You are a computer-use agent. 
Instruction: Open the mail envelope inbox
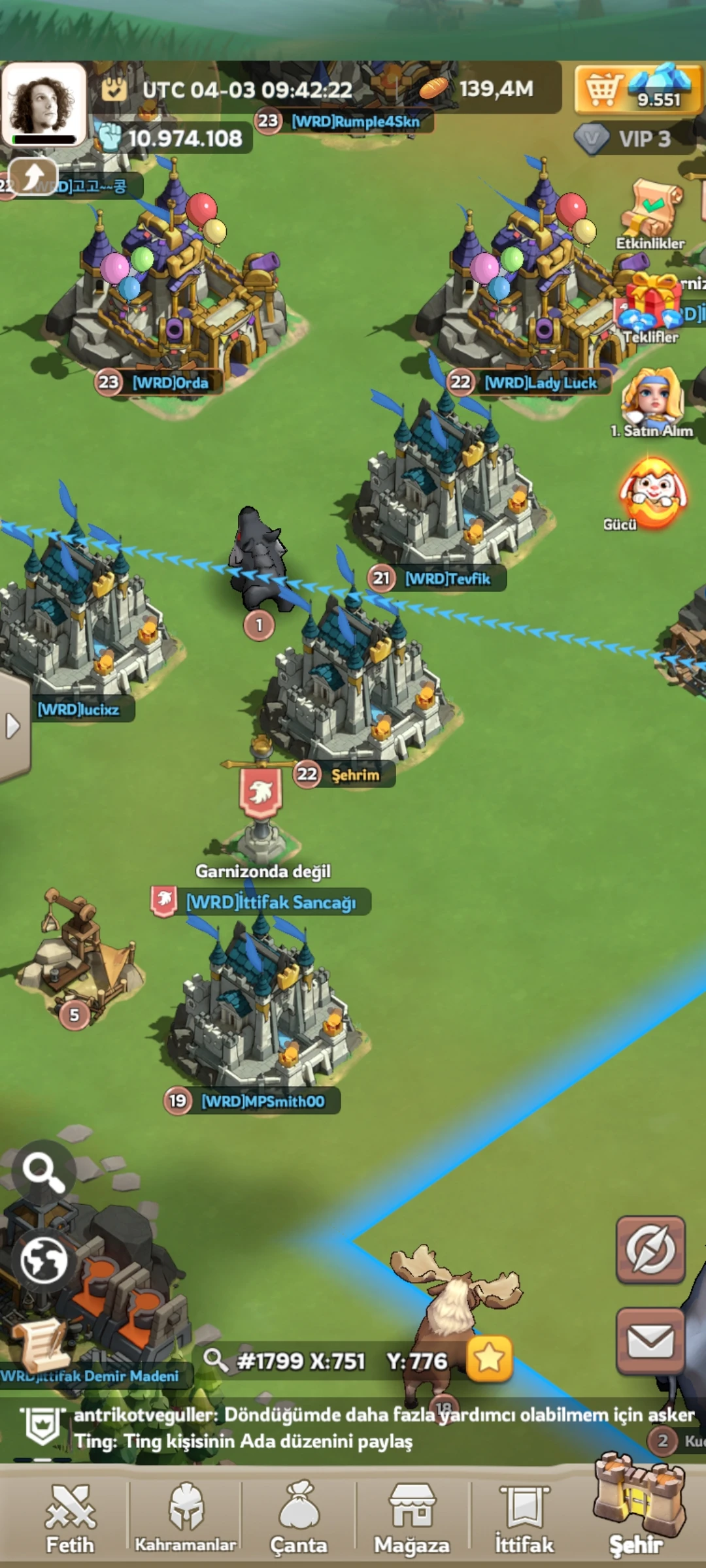[x=650, y=1341]
